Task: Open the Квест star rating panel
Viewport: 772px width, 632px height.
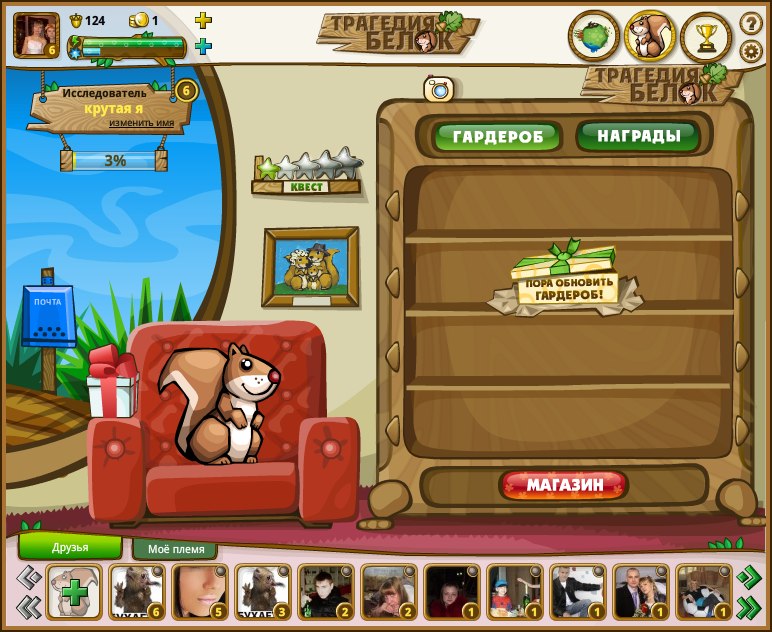Action: coord(306,172)
